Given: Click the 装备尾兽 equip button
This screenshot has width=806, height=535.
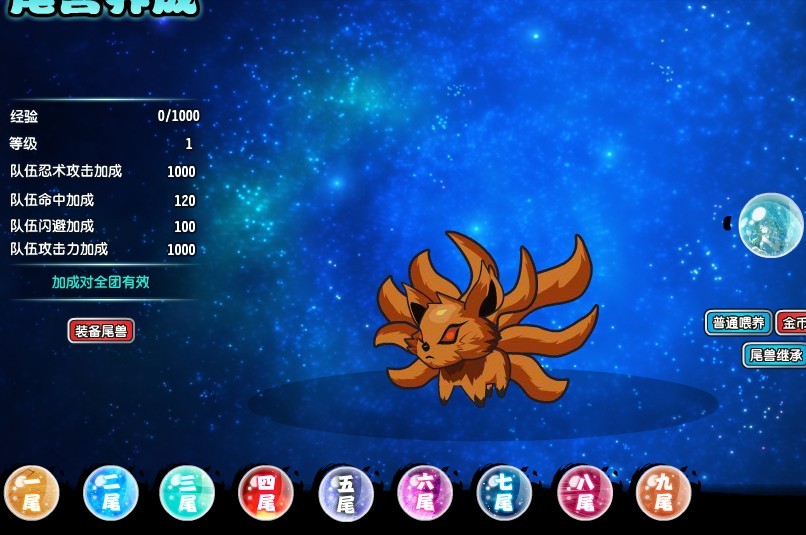Looking at the screenshot, I should [x=101, y=331].
